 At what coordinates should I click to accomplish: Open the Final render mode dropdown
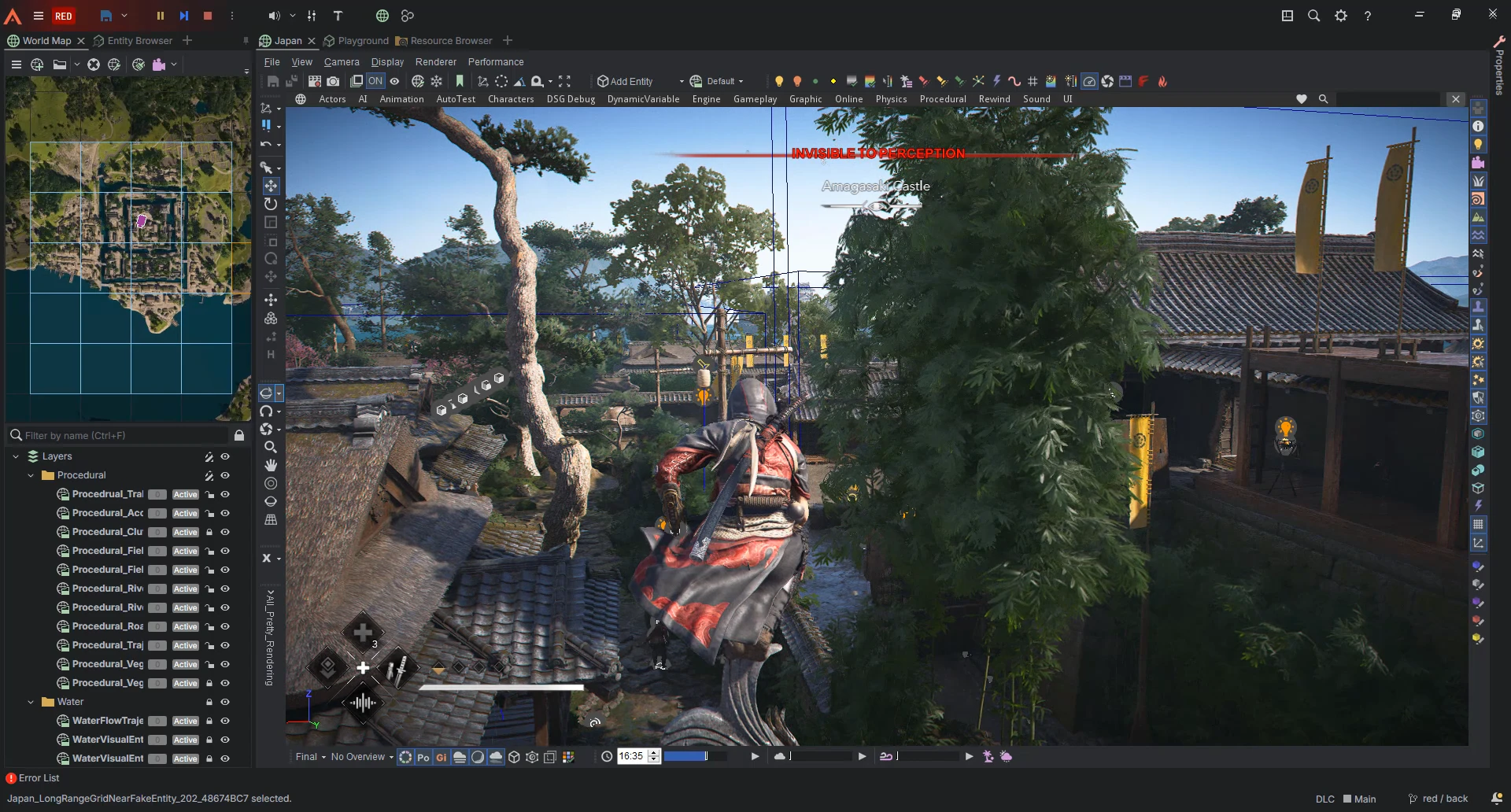(310, 757)
